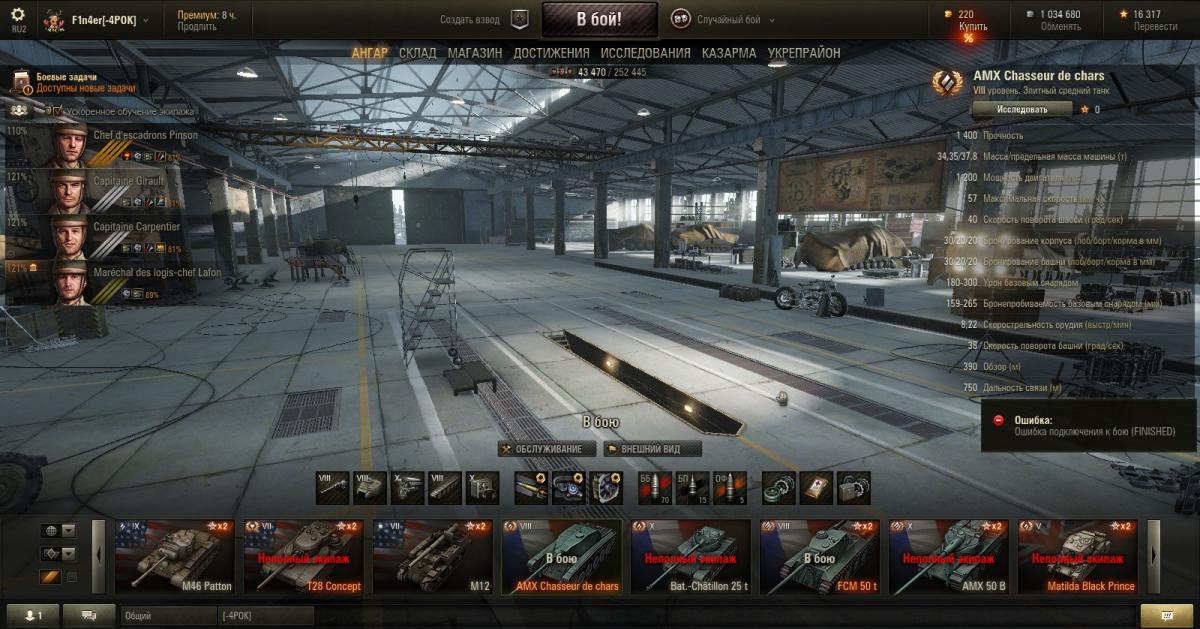Switch to the КАЗАРМА tab
Image resolution: width=1200 pixels, height=629 pixels.
pos(729,53)
